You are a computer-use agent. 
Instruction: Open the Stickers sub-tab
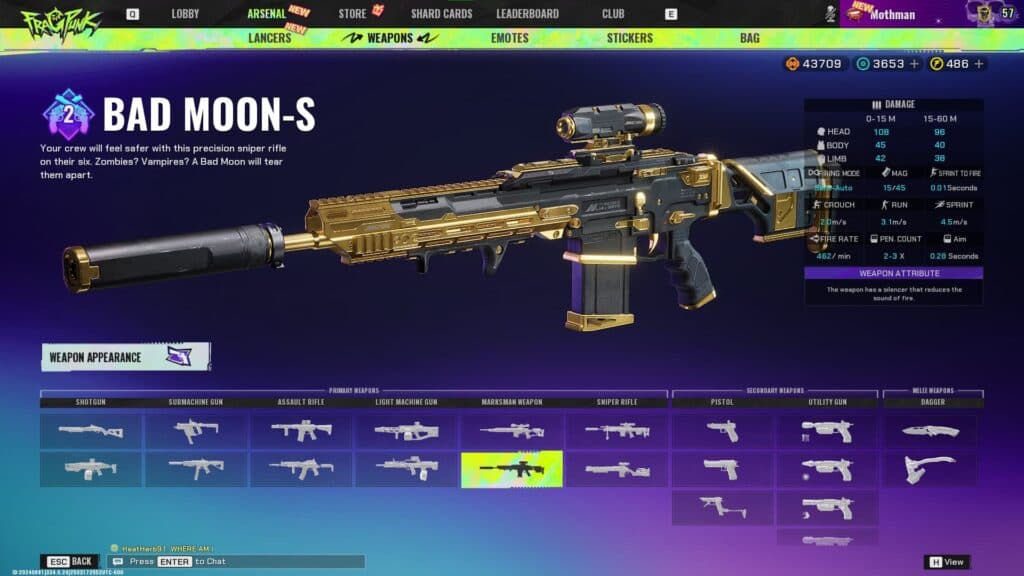click(629, 38)
